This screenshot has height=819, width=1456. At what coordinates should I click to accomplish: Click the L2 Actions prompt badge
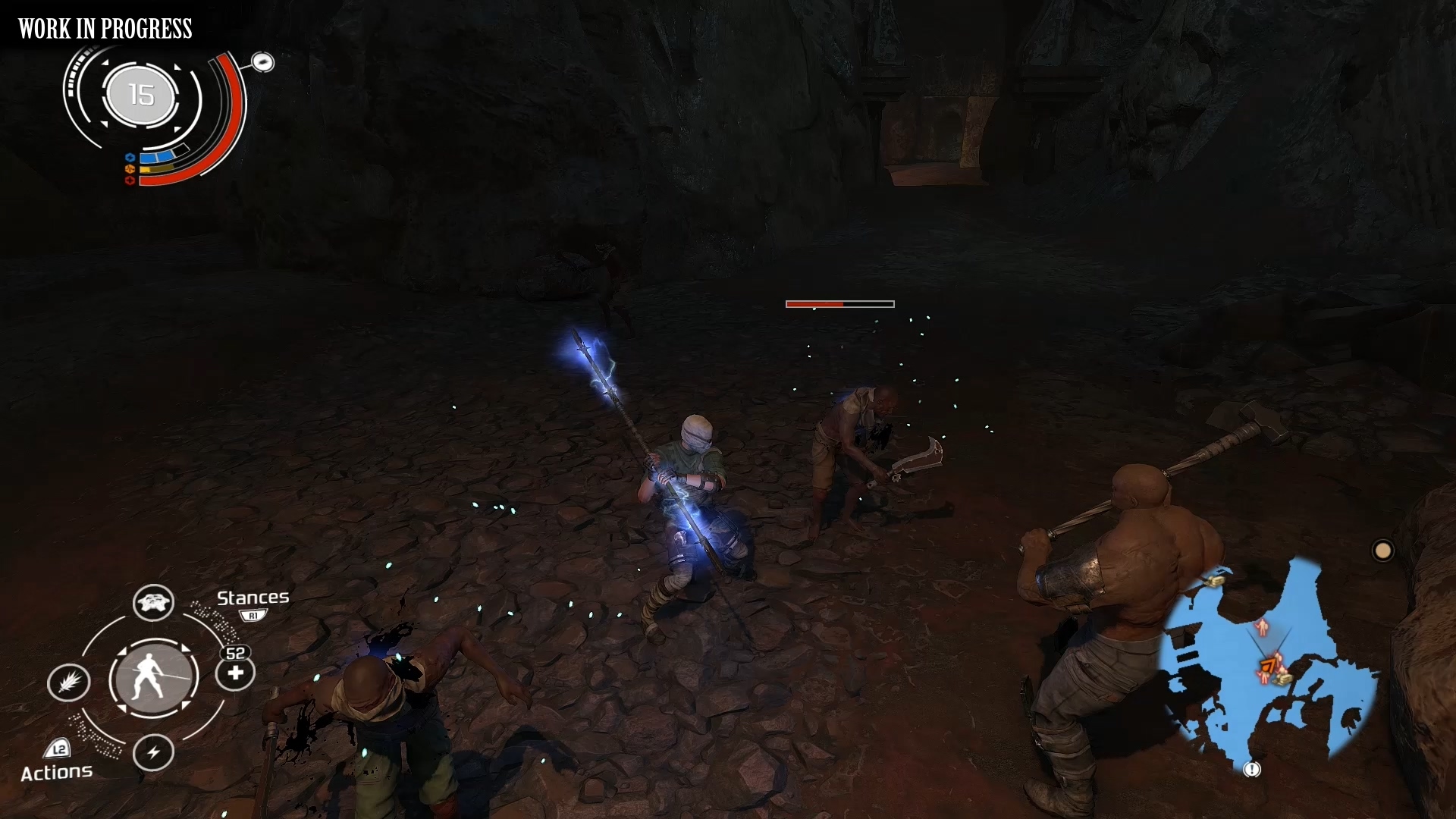(x=58, y=750)
